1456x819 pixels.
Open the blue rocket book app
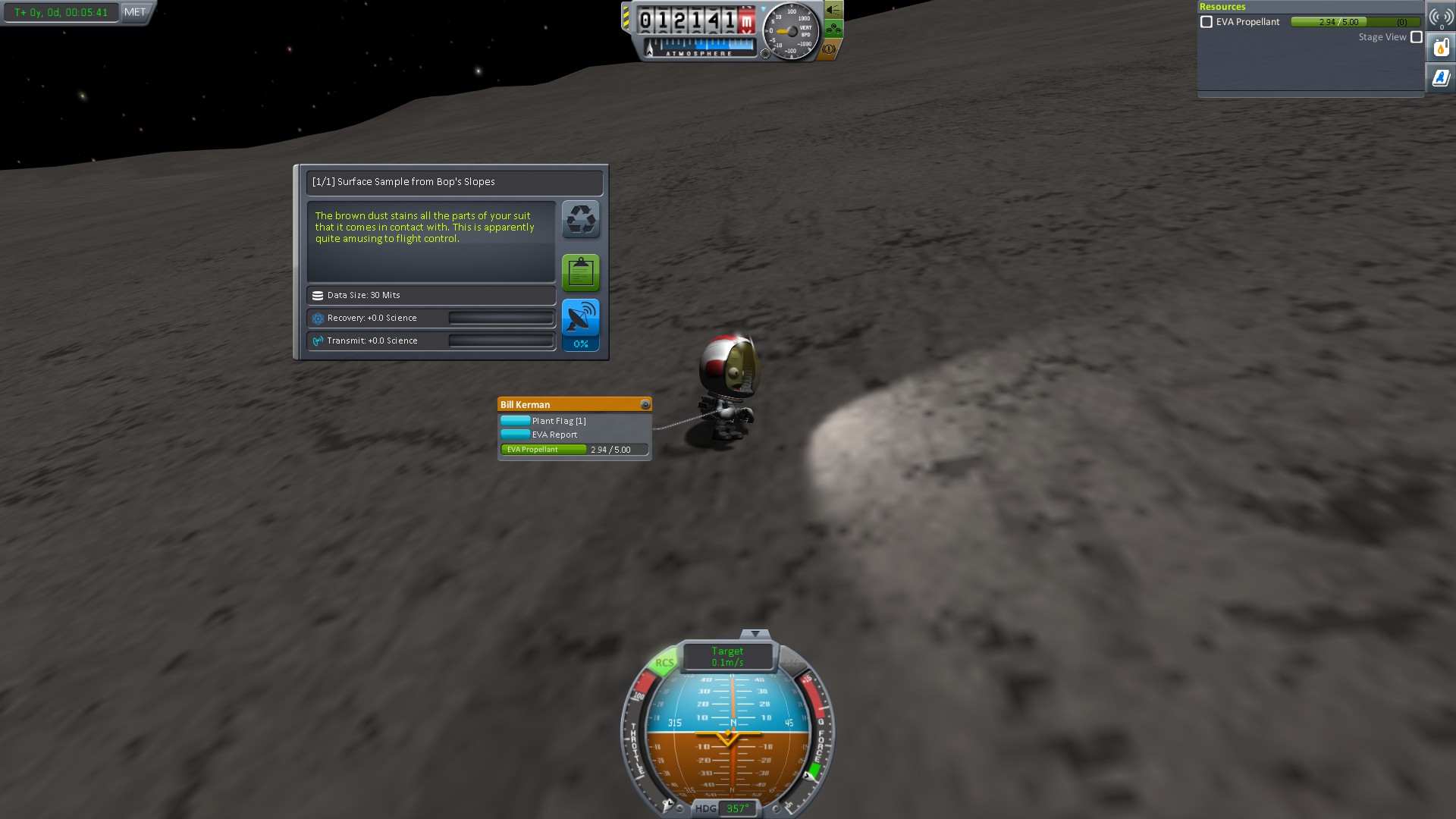(x=1441, y=77)
